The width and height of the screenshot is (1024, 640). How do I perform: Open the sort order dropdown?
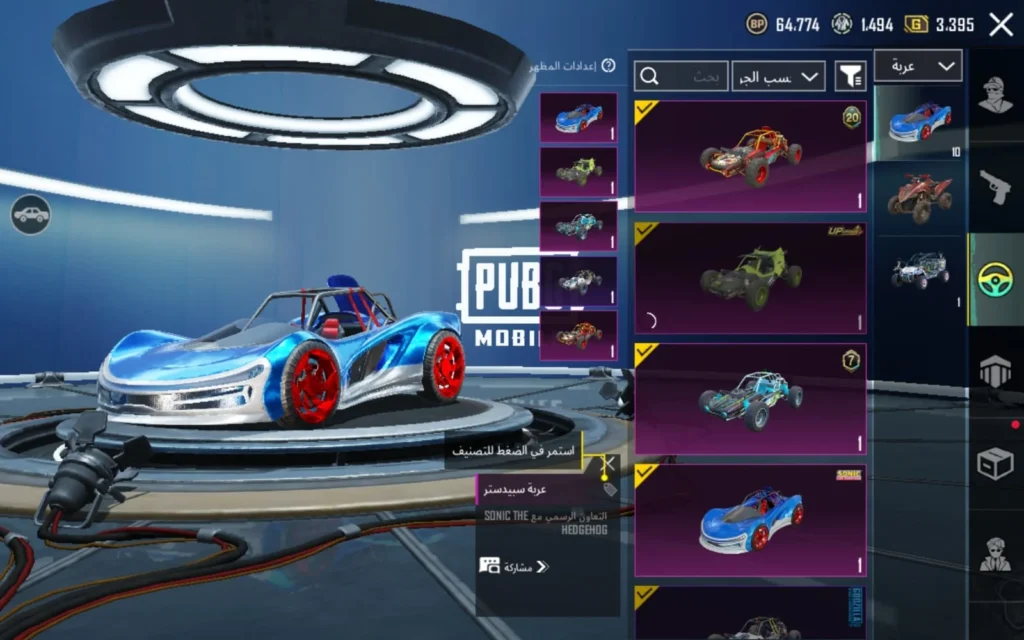(778, 76)
